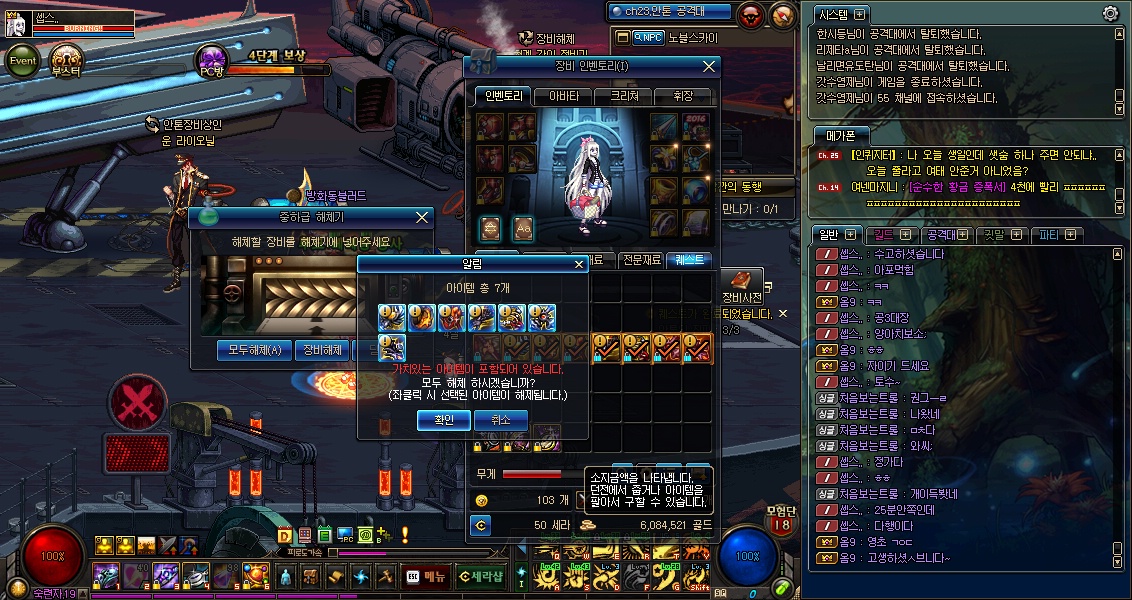Open chat settings gear icon
The image size is (1132, 600).
click(x=1110, y=14)
